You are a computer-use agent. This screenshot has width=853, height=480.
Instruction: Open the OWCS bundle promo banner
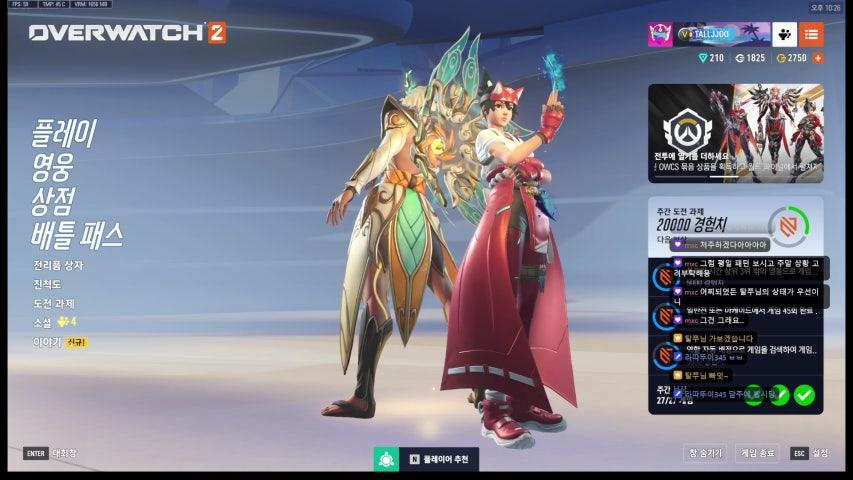735,133
